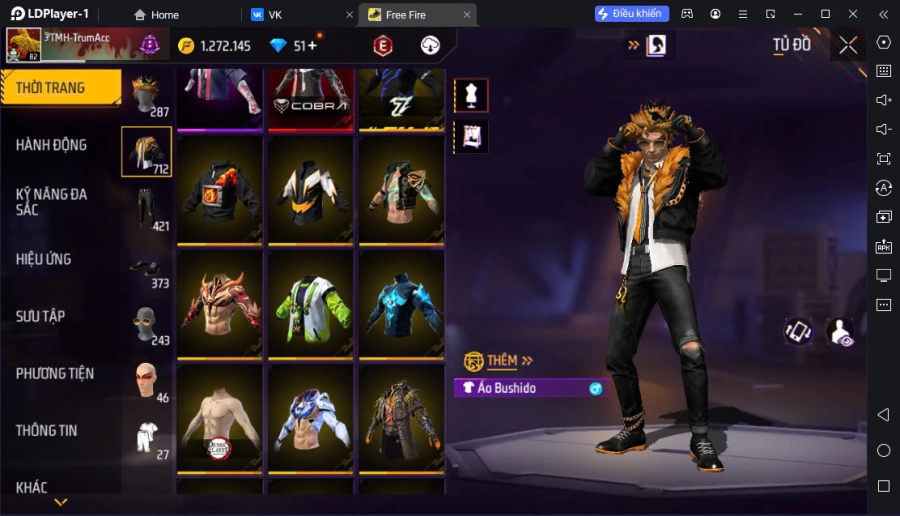
Task: Close the wardrobe with the X button
Action: tap(848, 45)
